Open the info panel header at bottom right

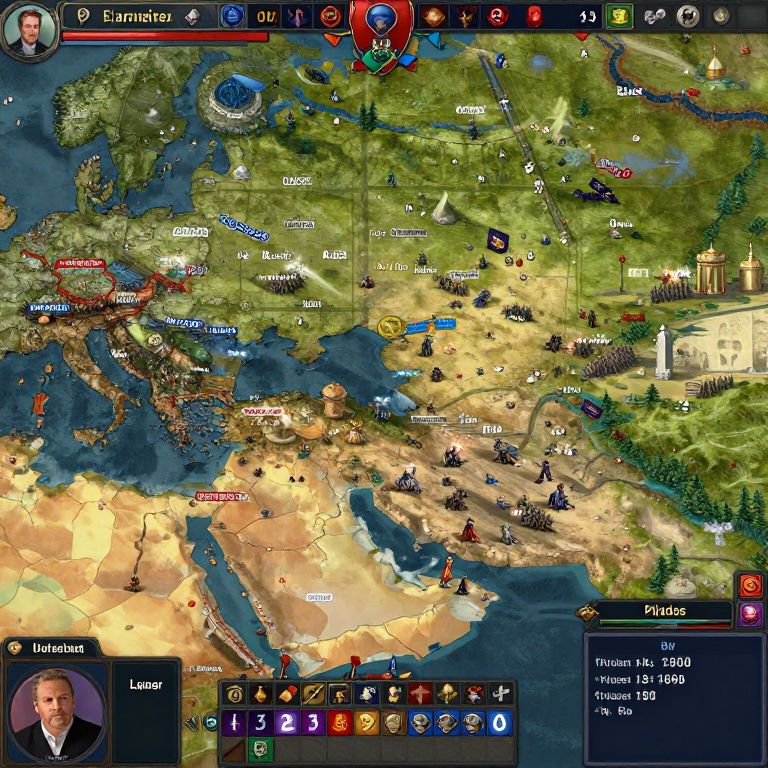point(665,612)
